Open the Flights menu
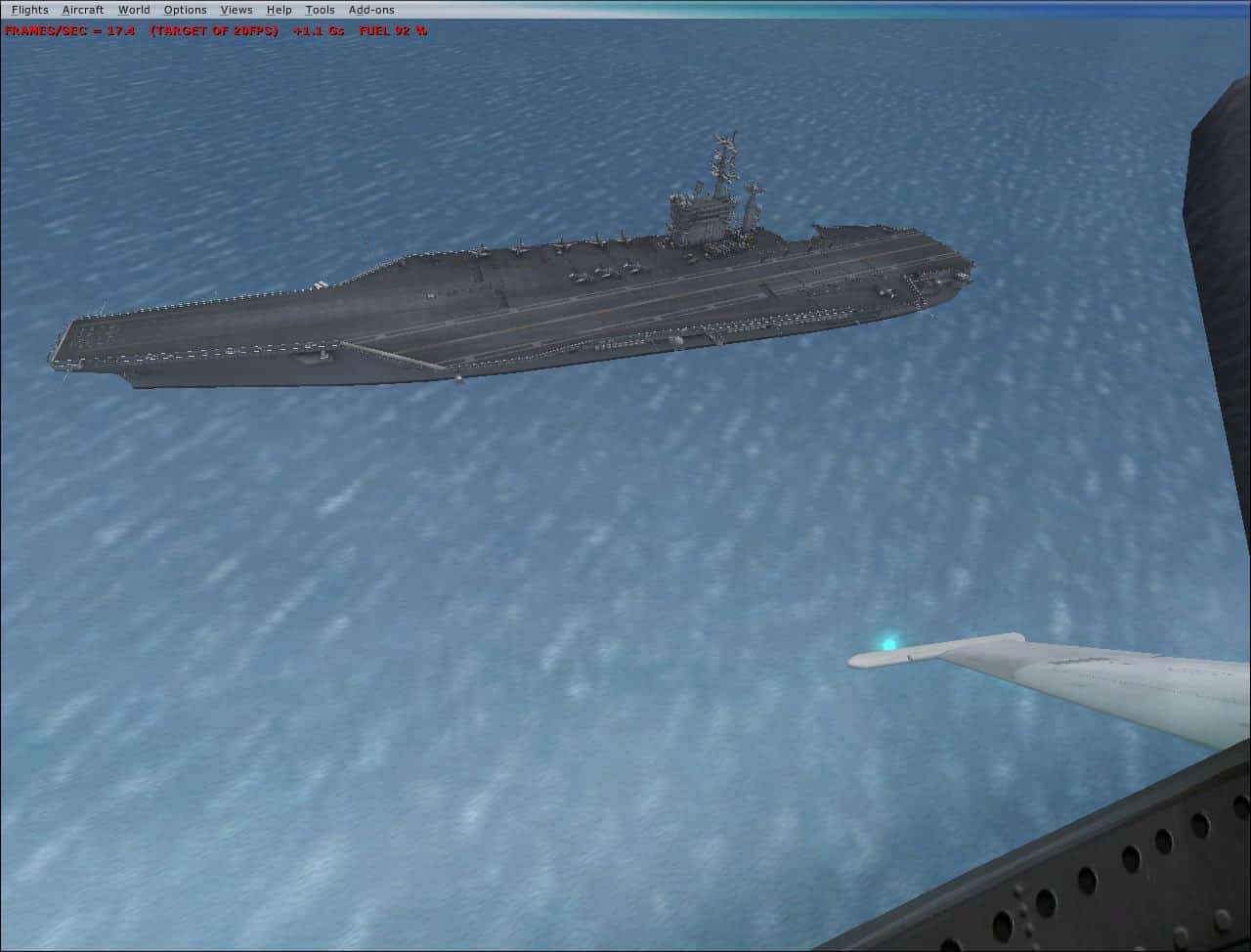The image size is (1251, 952). tap(29, 9)
